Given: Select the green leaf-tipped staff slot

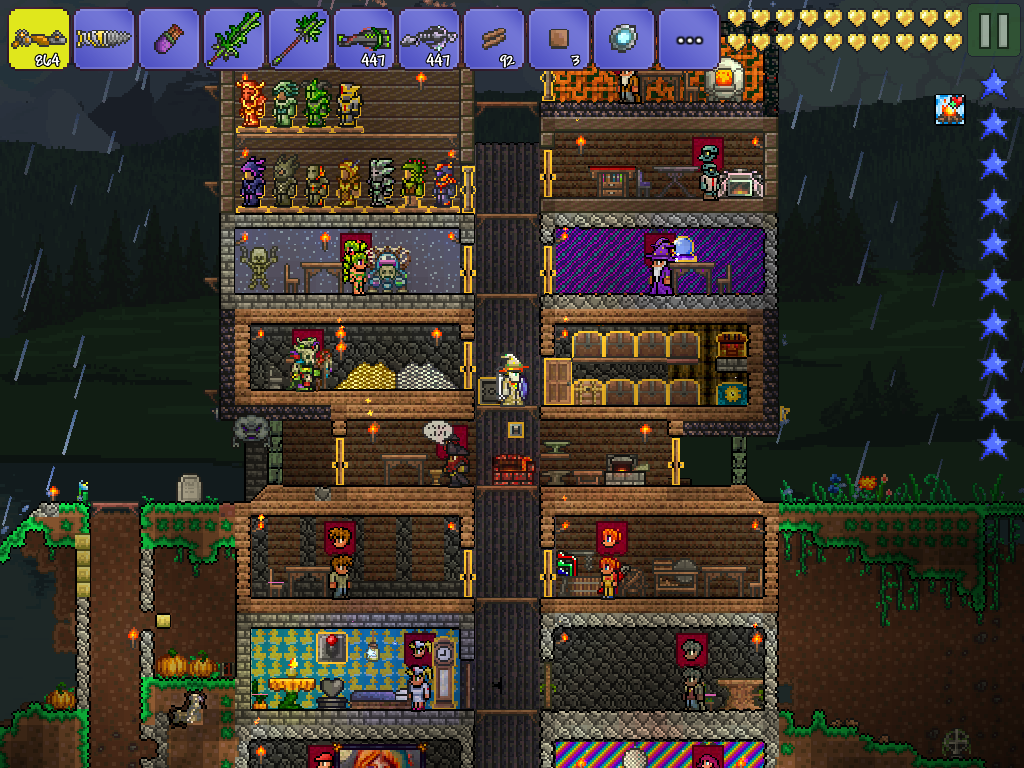Looking at the screenshot, I should tap(299, 39).
